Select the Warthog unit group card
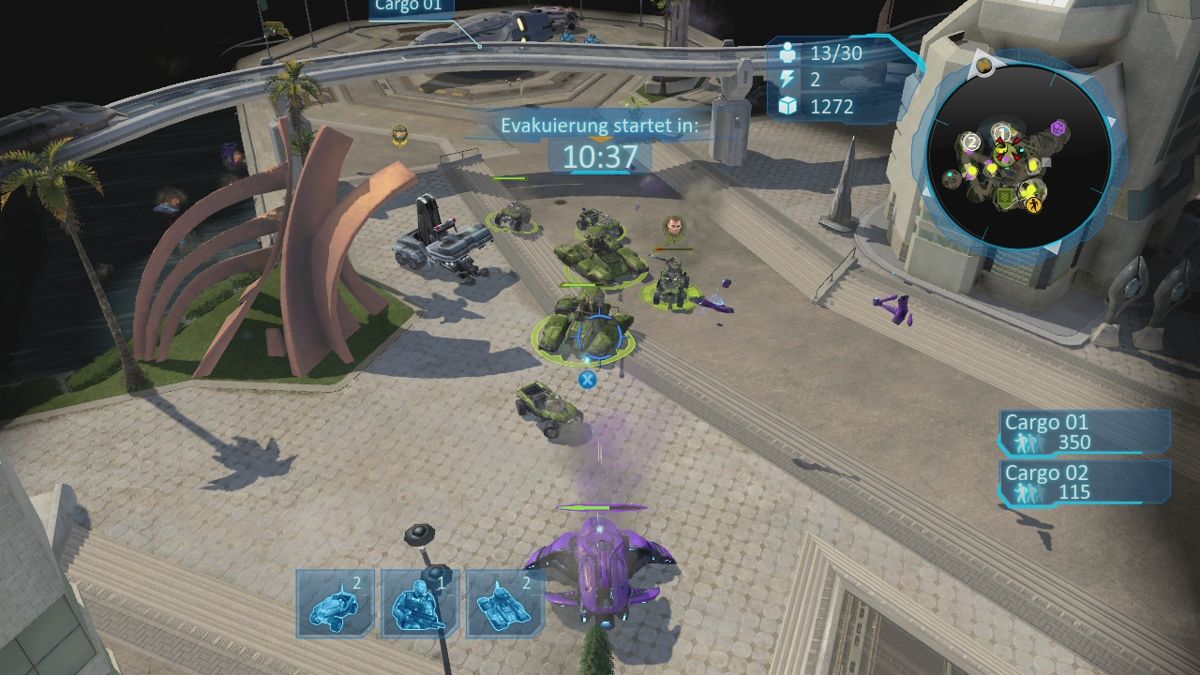The width and height of the screenshot is (1200, 675). (335, 603)
